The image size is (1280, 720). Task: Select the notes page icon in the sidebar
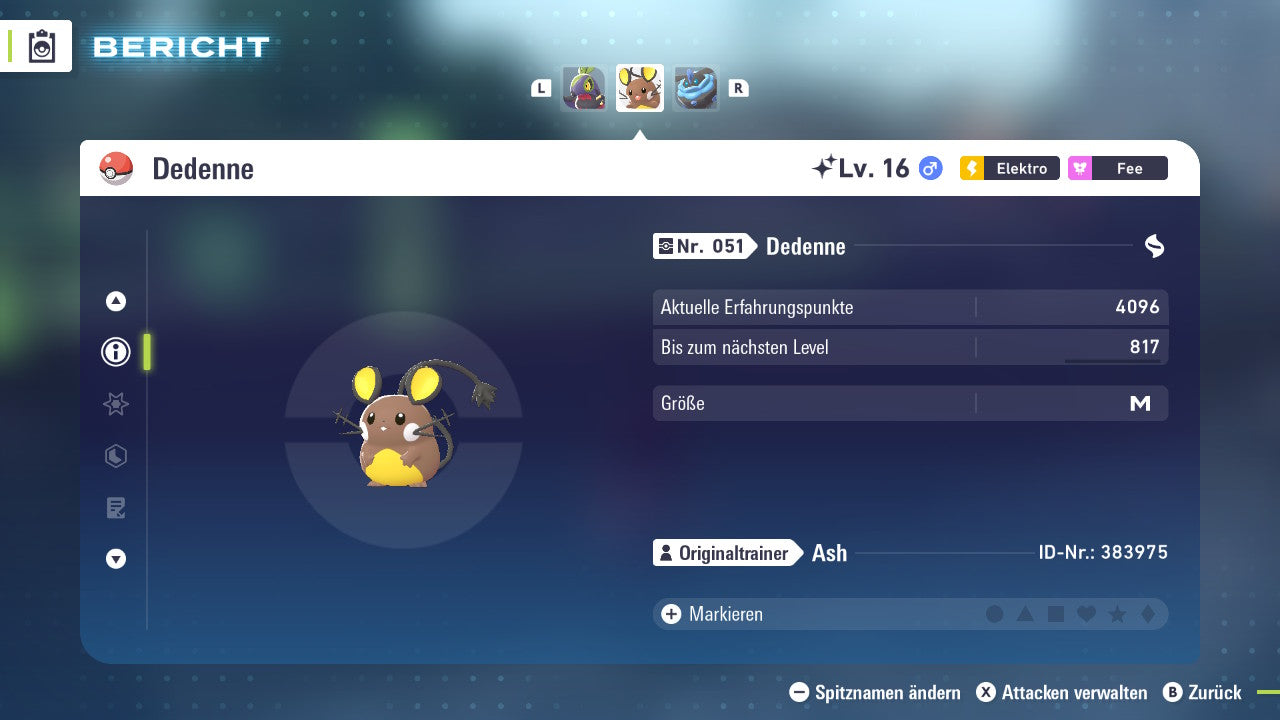tap(115, 507)
